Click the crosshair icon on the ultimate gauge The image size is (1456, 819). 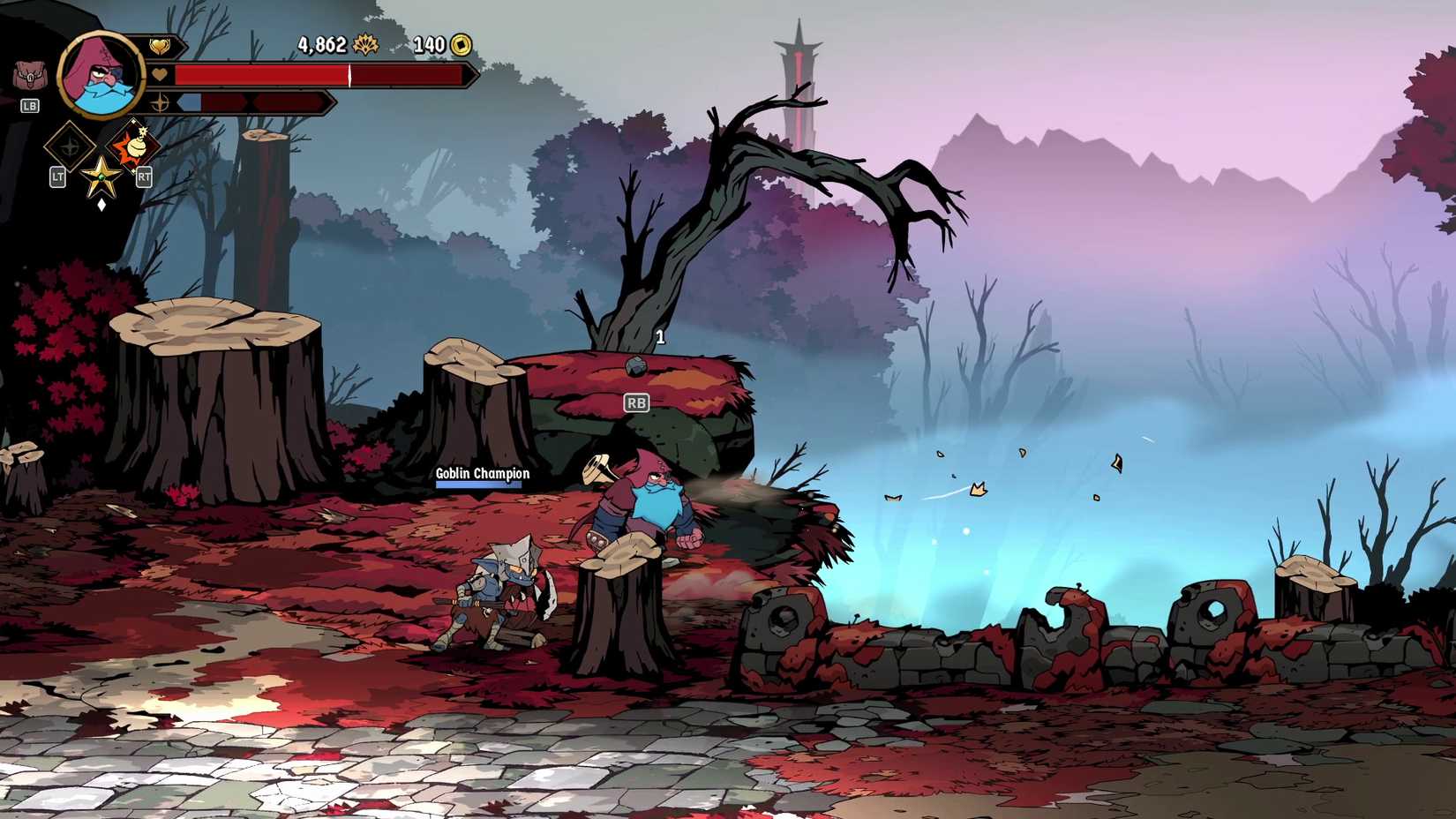tap(159, 103)
